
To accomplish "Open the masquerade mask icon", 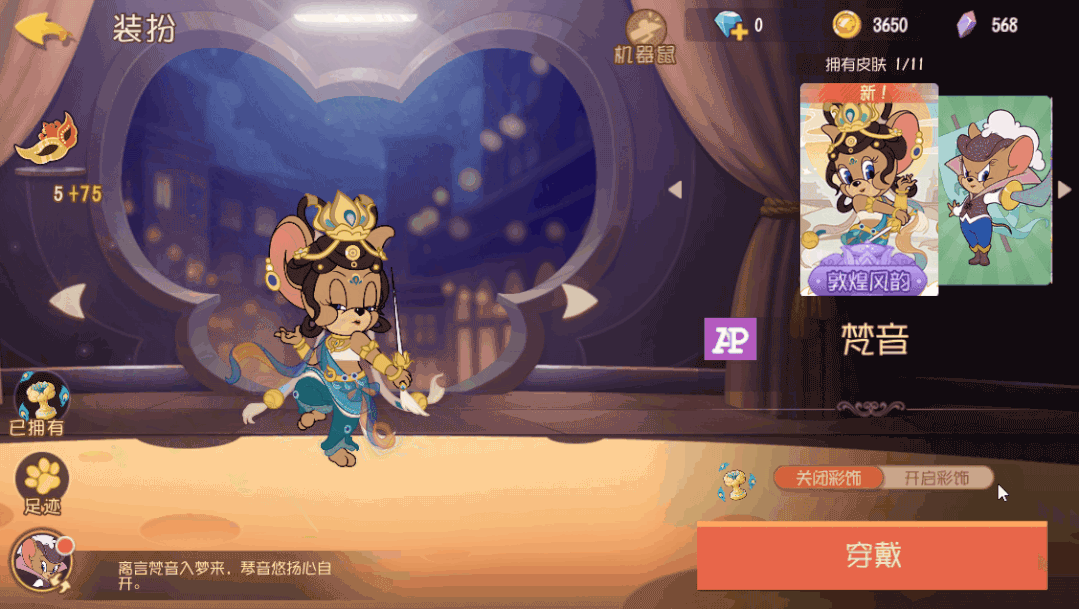I will click(45, 140).
